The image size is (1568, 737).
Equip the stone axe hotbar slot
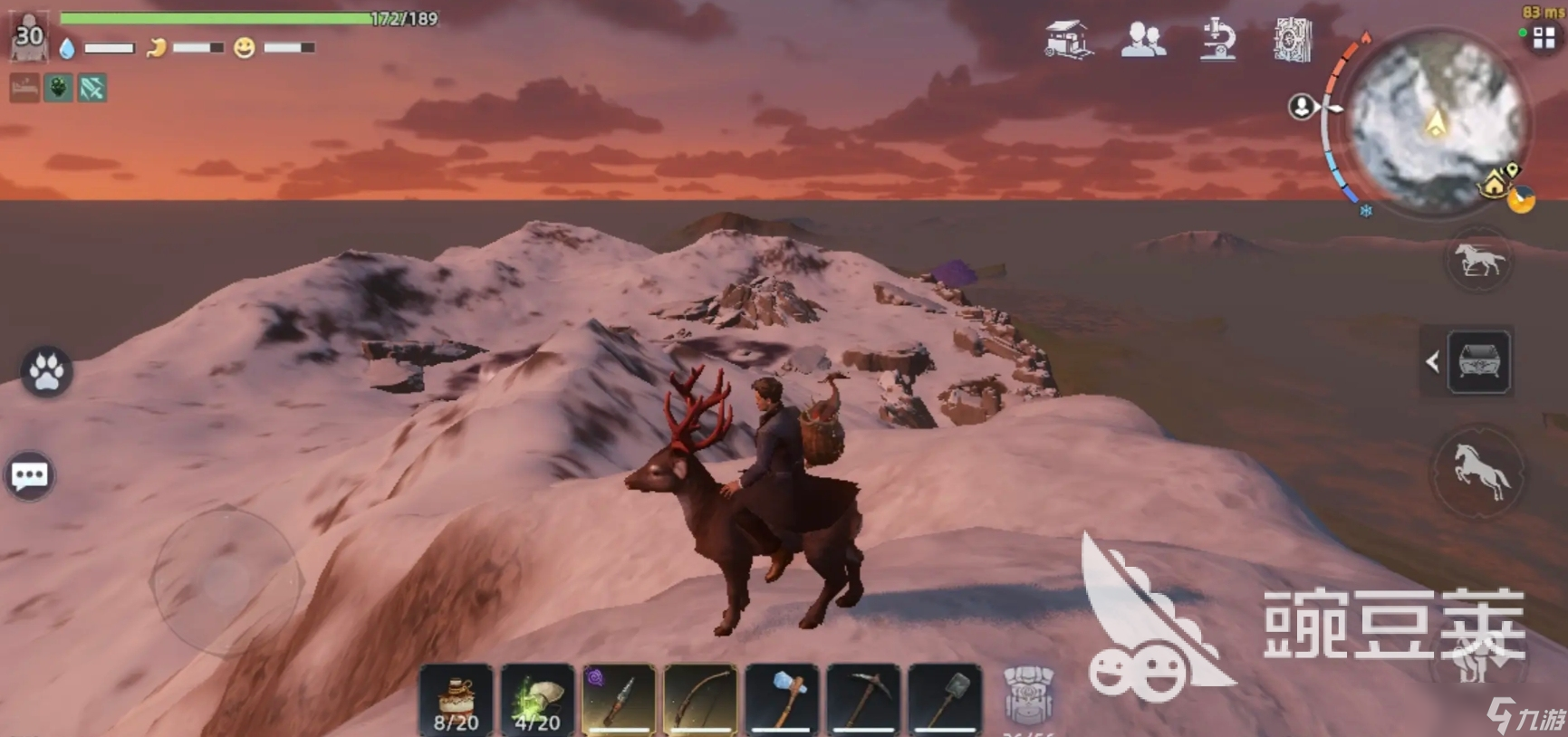(x=782, y=700)
